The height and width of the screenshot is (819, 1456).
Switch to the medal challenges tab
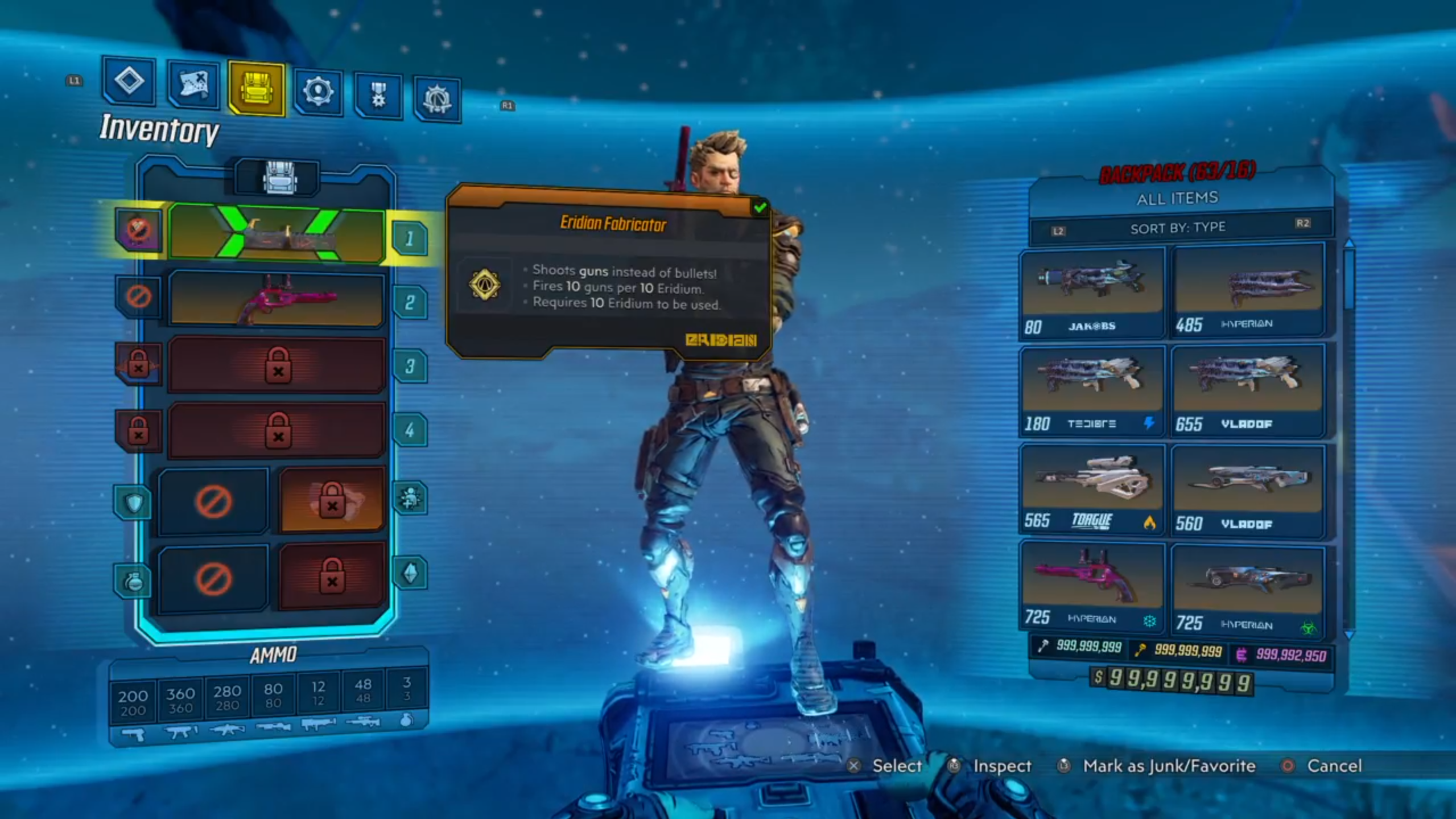[378, 95]
